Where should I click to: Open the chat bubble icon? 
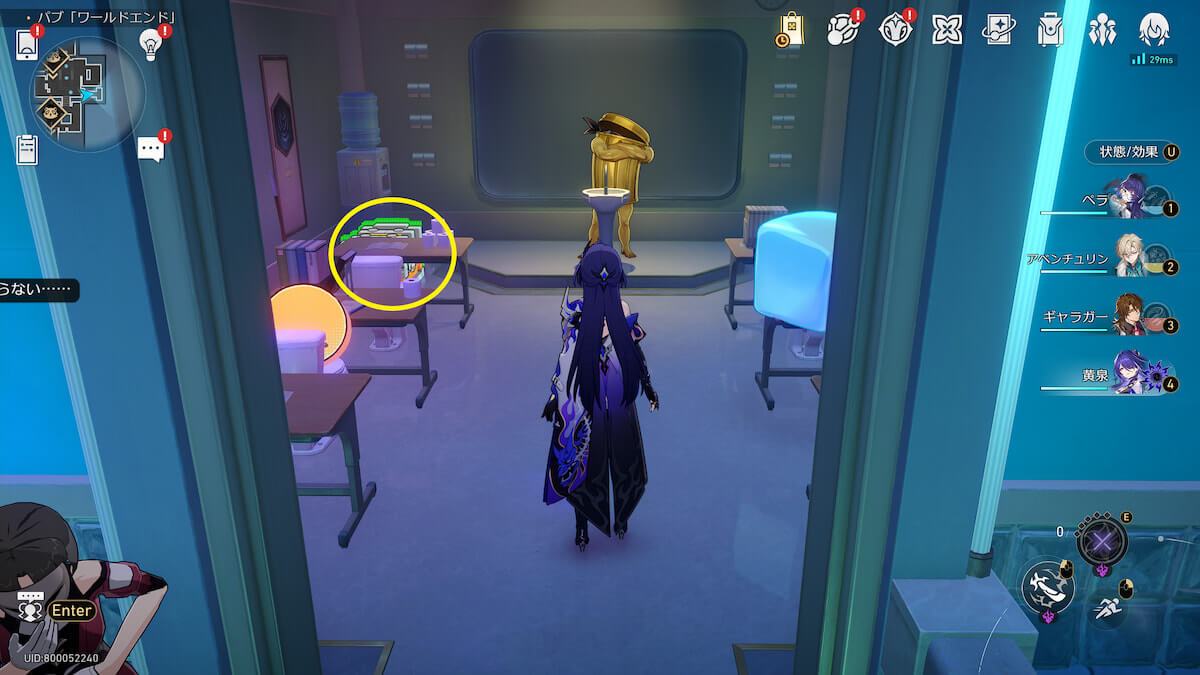pyautogui.click(x=151, y=150)
